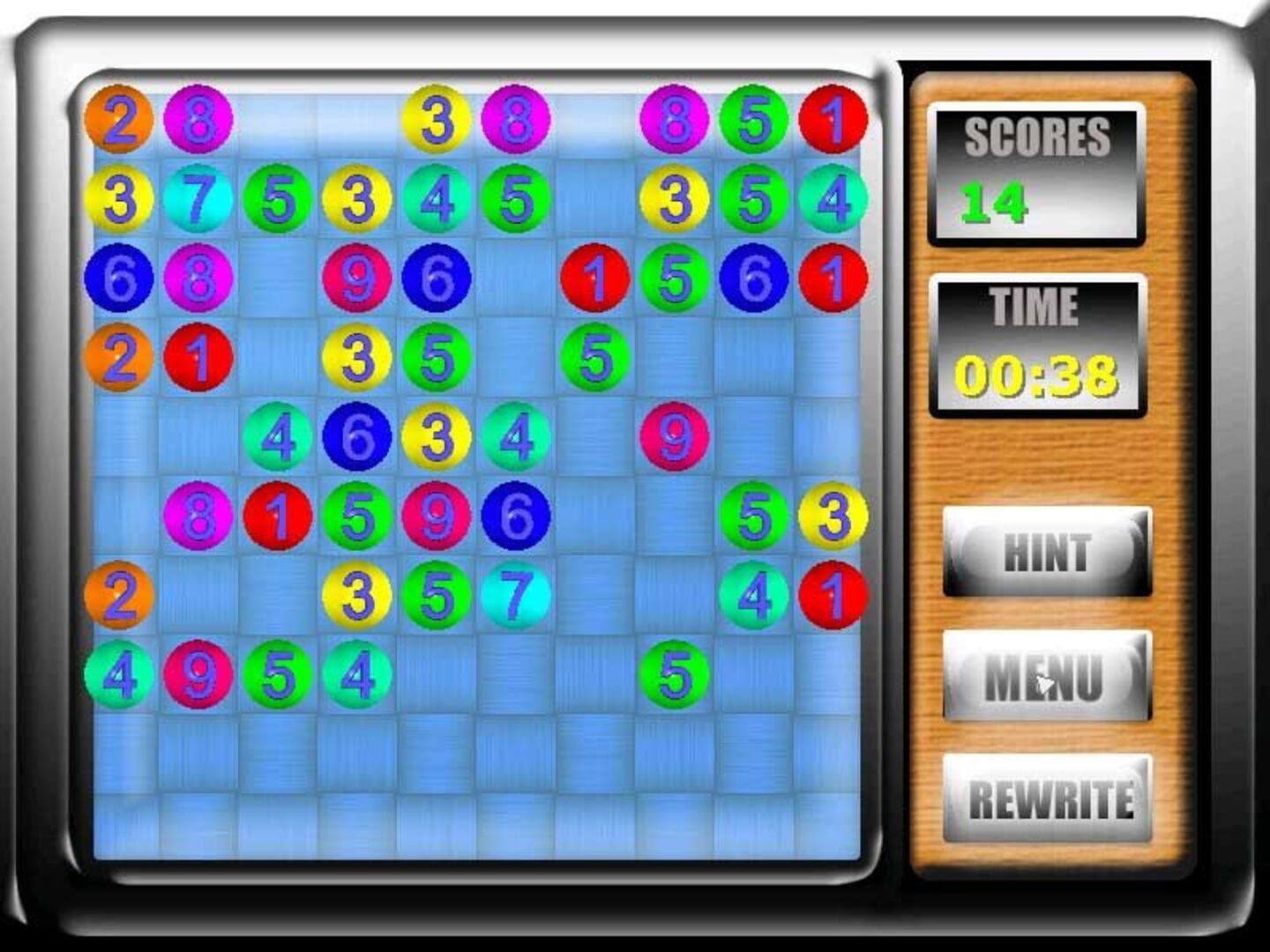Click the SCORES display showing 14
This screenshot has height=952, width=1270.
pos(1036,172)
